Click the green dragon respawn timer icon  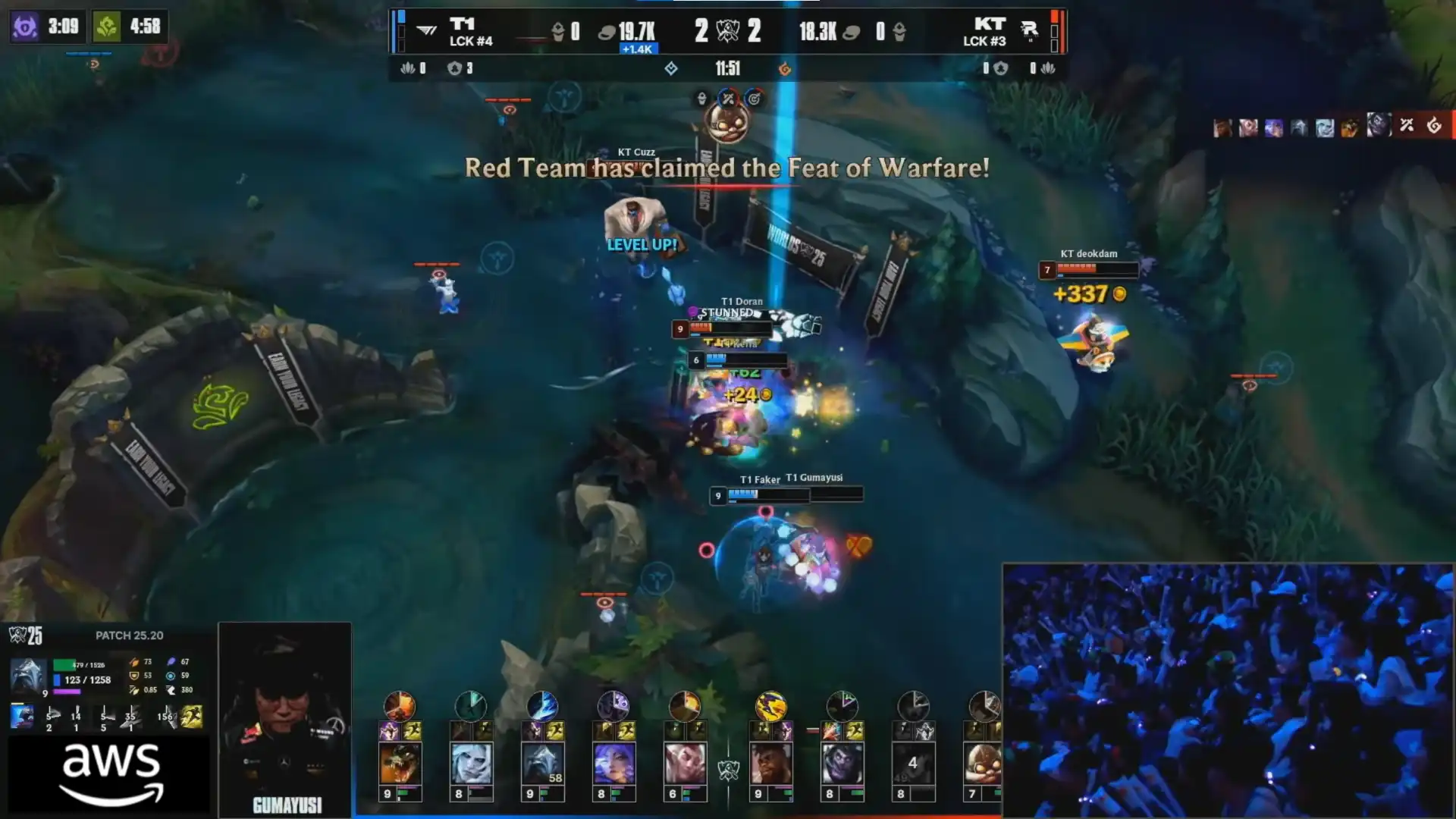107,27
